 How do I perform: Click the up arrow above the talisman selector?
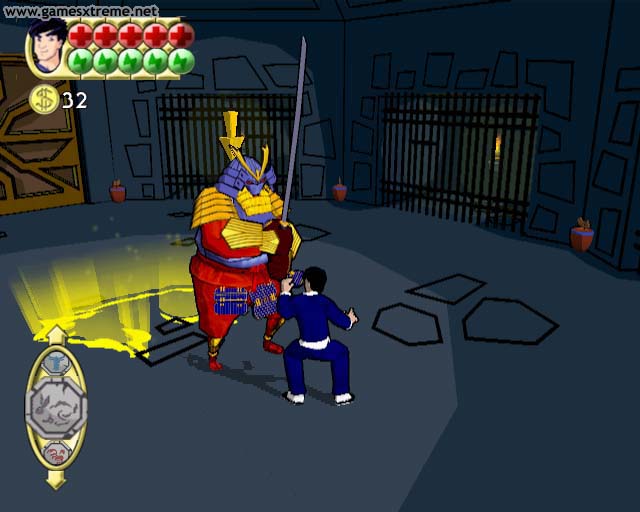(x=56, y=334)
